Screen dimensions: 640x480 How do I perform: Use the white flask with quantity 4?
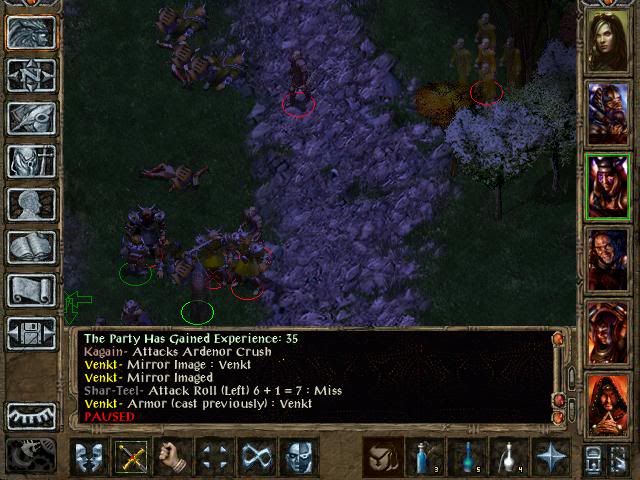pyautogui.click(x=509, y=456)
